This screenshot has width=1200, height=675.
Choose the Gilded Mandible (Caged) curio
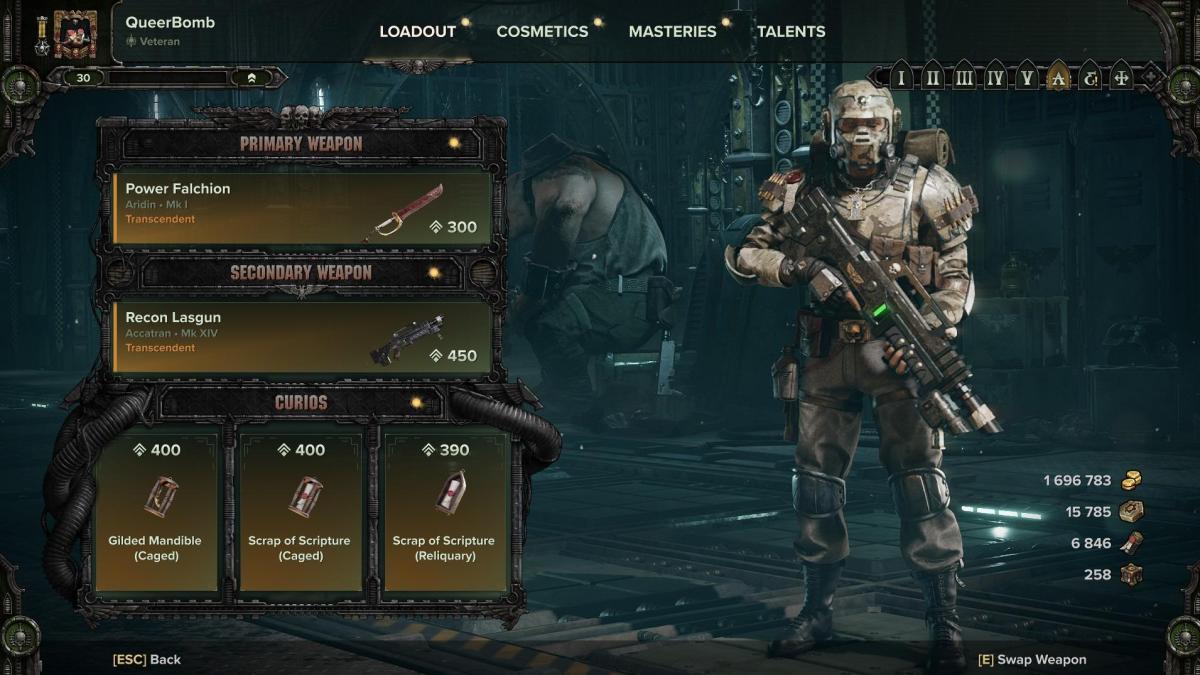[x=155, y=510]
